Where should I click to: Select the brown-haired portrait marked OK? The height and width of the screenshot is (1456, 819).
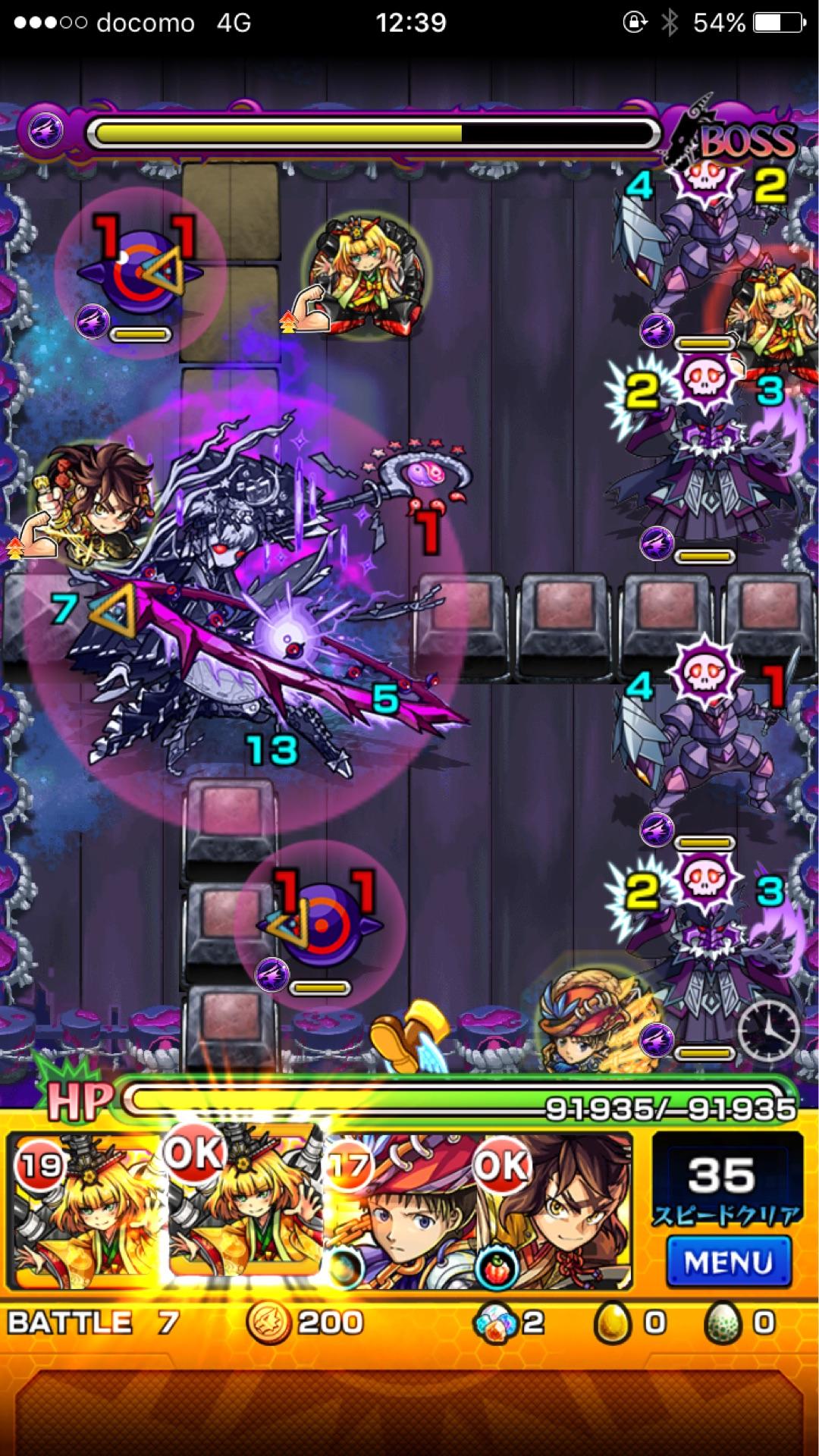click(x=554, y=1213)
